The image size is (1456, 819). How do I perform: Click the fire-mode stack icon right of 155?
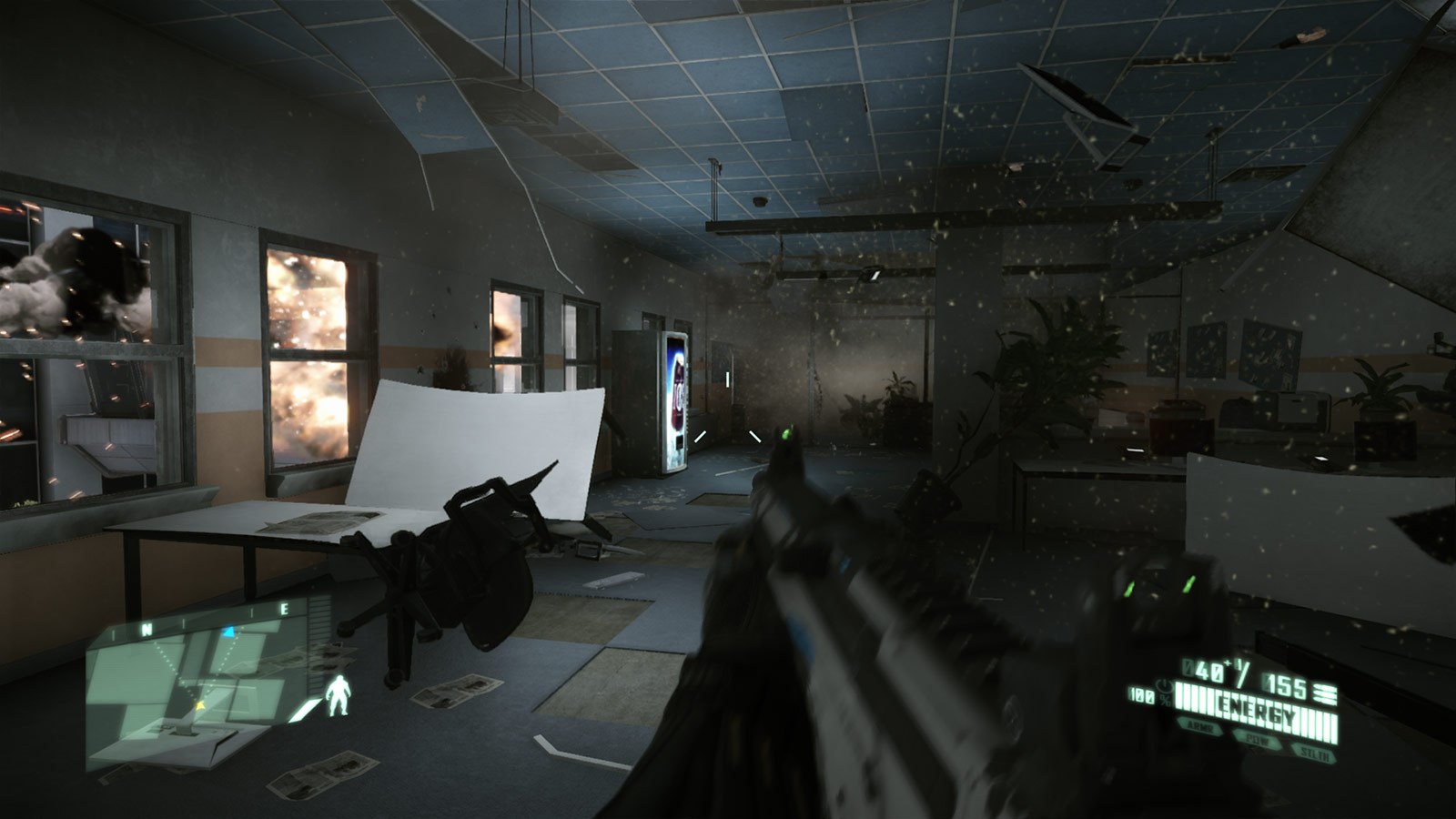pos(1324,693)
